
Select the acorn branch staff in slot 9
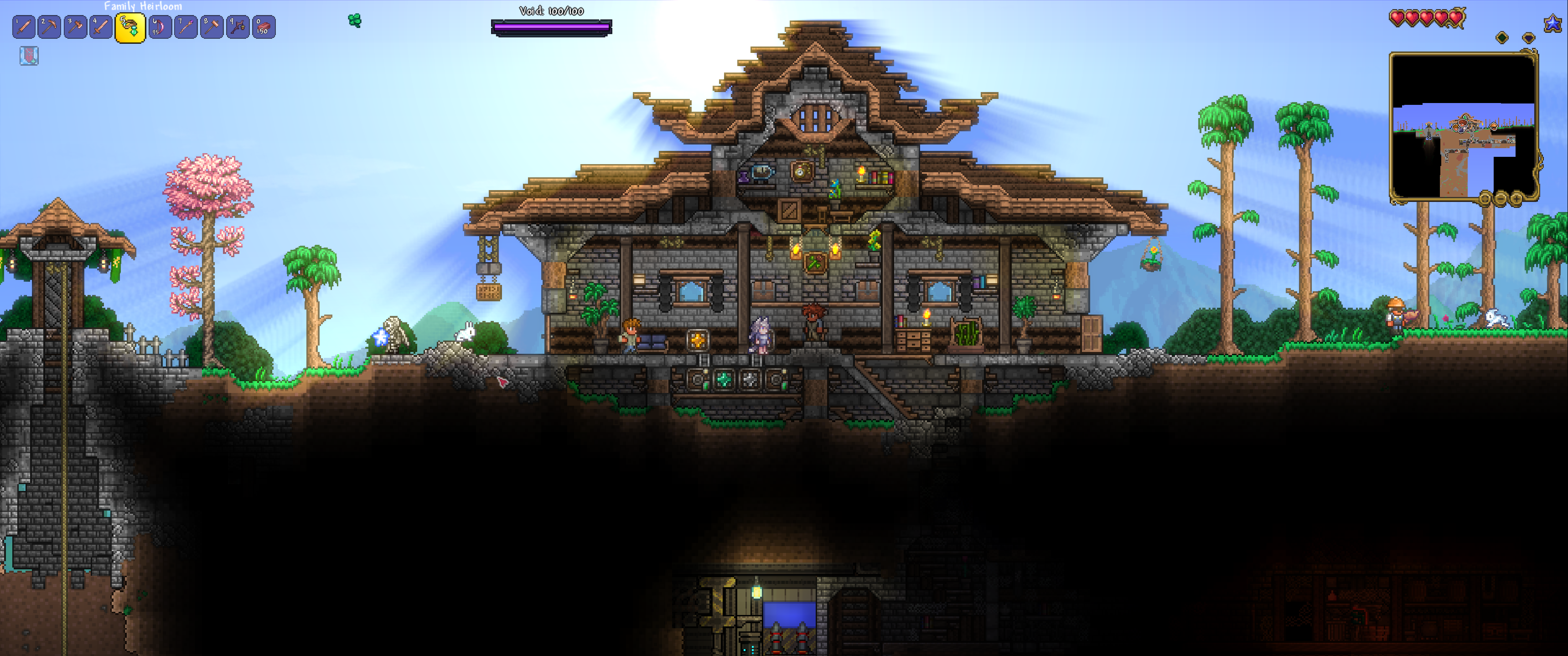238,27
